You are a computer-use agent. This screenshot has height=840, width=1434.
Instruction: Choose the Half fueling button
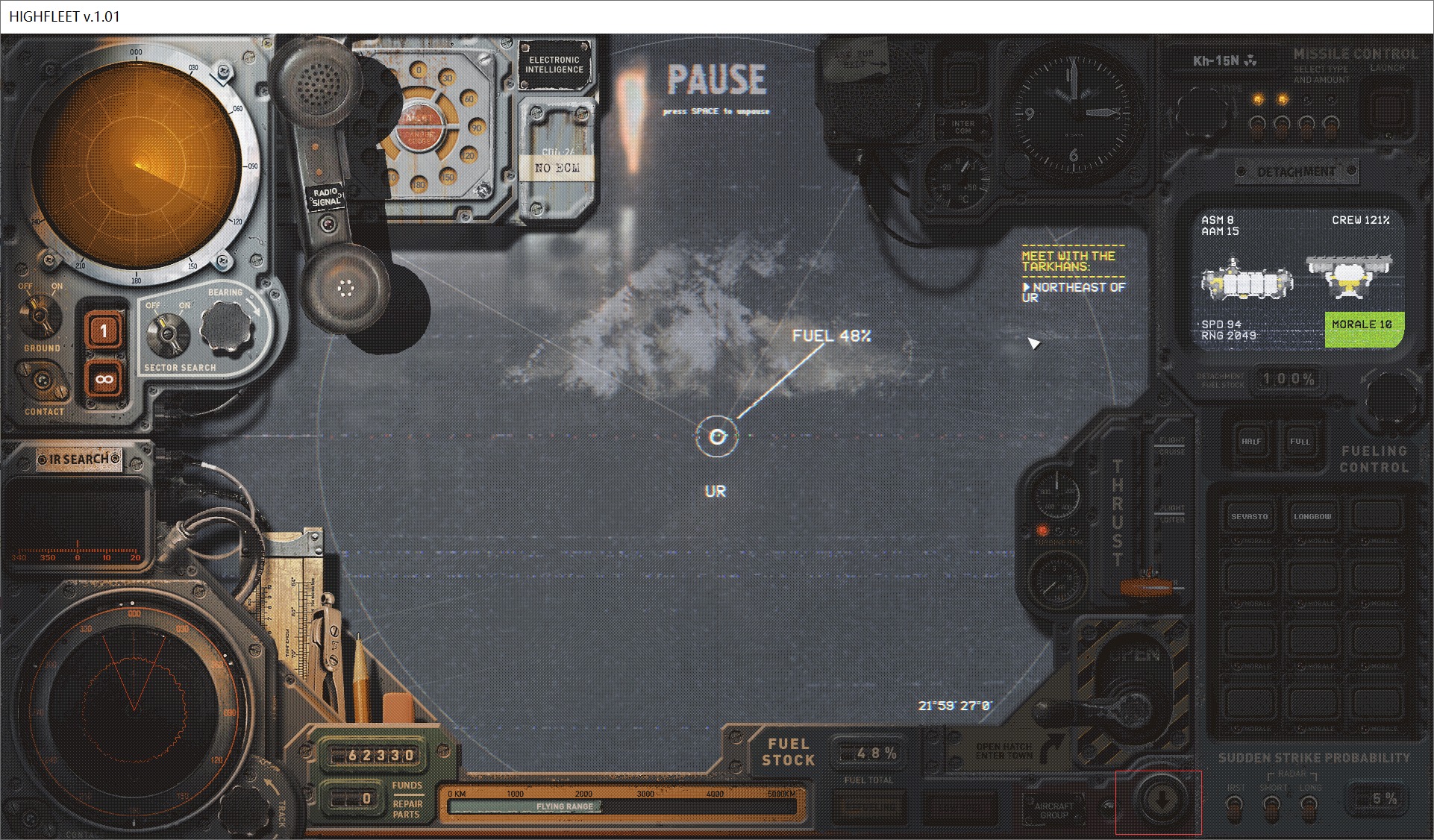(x=1251, y=442)
